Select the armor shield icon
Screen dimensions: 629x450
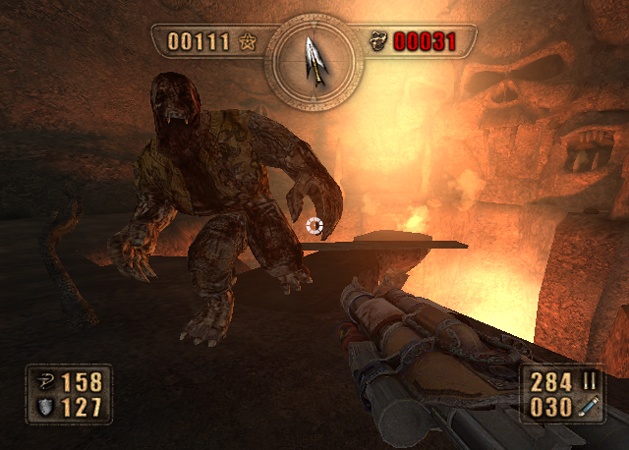[x=45, y=407]
